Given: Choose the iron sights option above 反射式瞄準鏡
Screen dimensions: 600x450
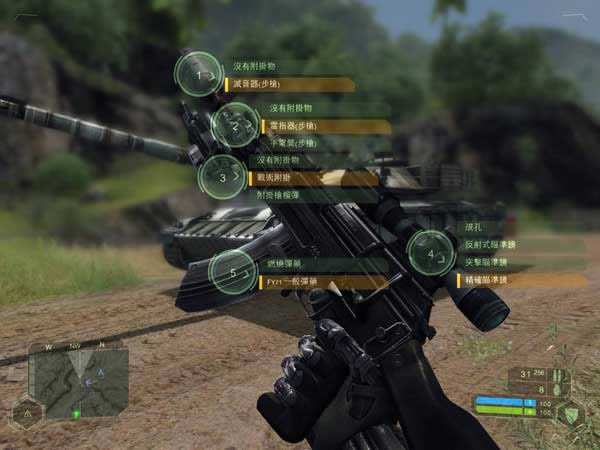Looking at the screenshot, I should [x=500, y=228].
